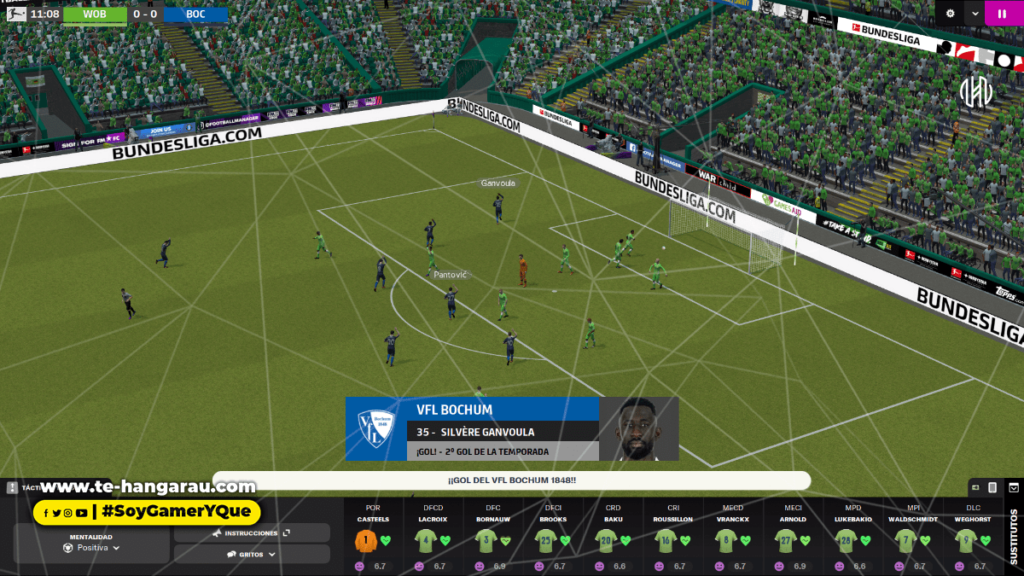The image size is (1024, 576).
Task: Open the match settings gear
Action: [950, 14]
